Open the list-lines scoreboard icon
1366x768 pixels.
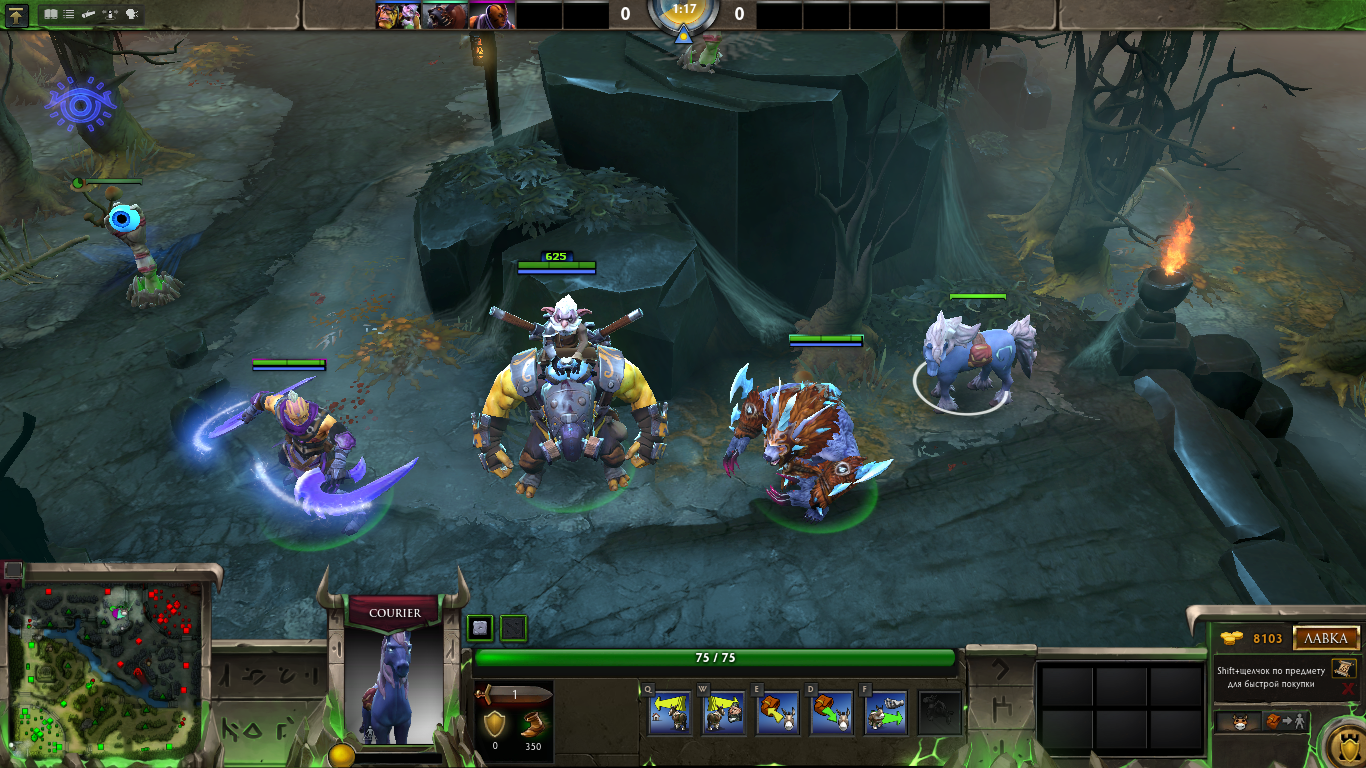click(x=70, y=15)
